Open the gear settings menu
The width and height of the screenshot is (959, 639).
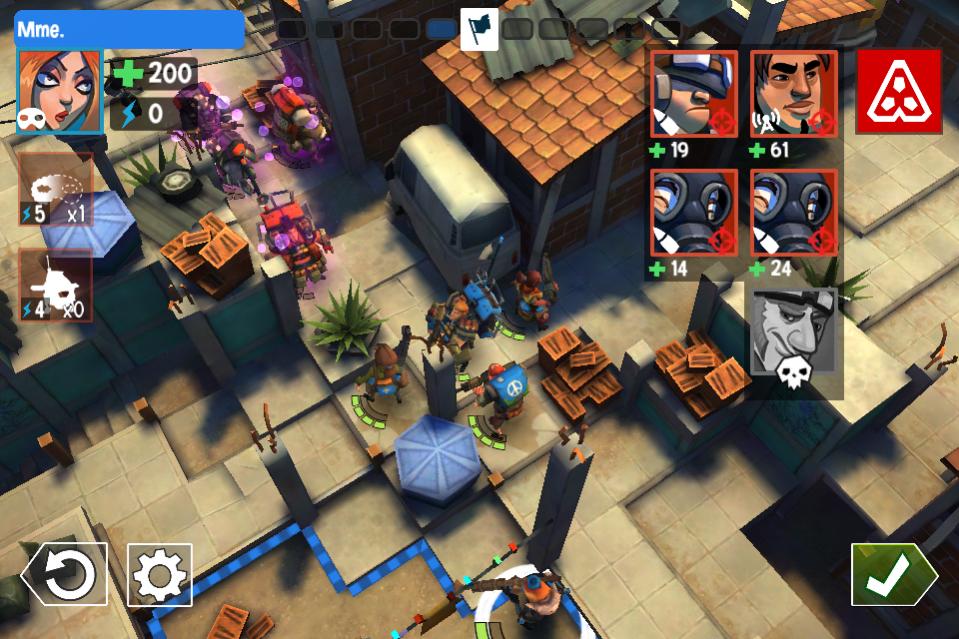pos(159,574)
